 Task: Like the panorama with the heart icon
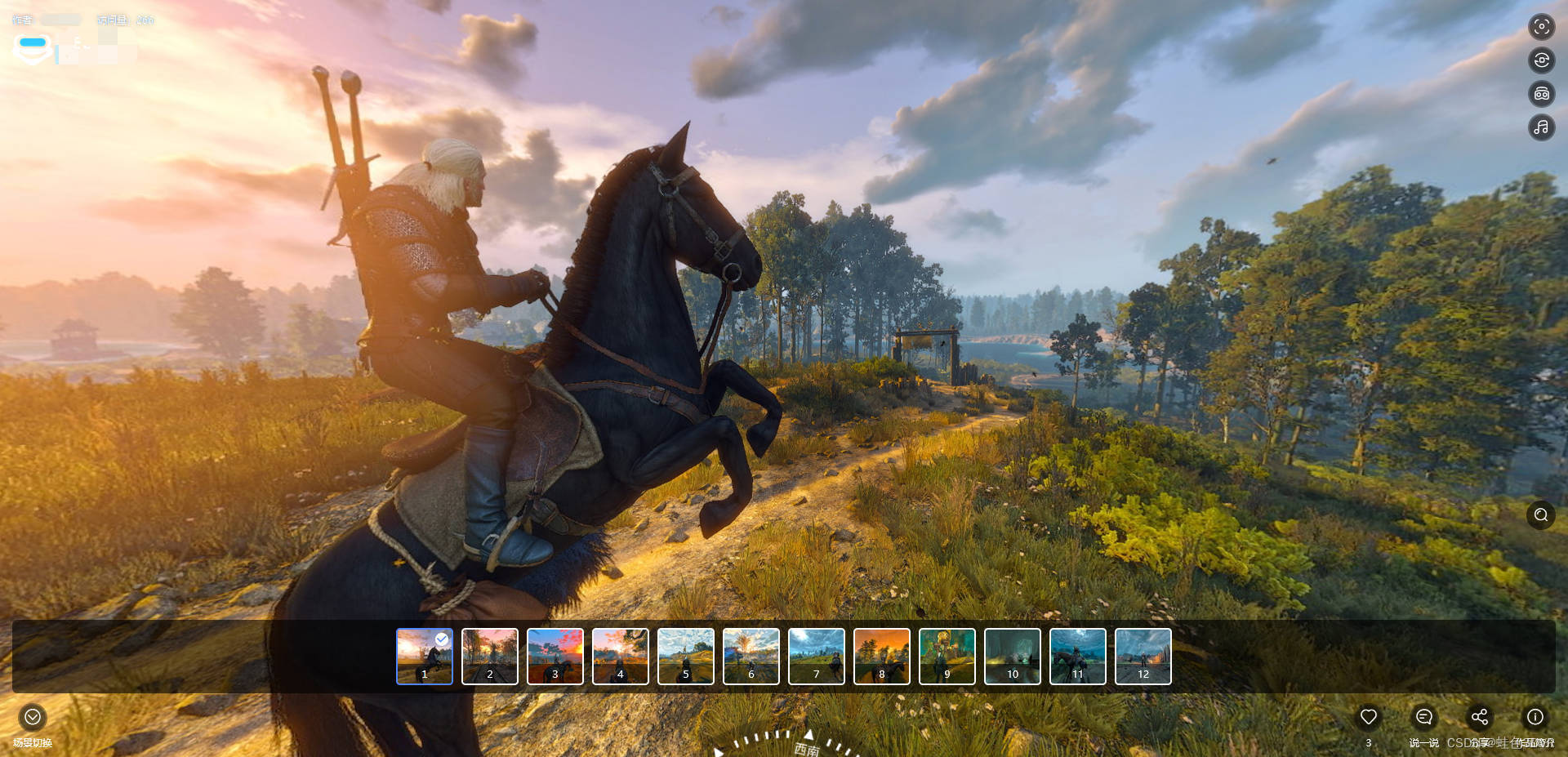tap(1369, 717)
